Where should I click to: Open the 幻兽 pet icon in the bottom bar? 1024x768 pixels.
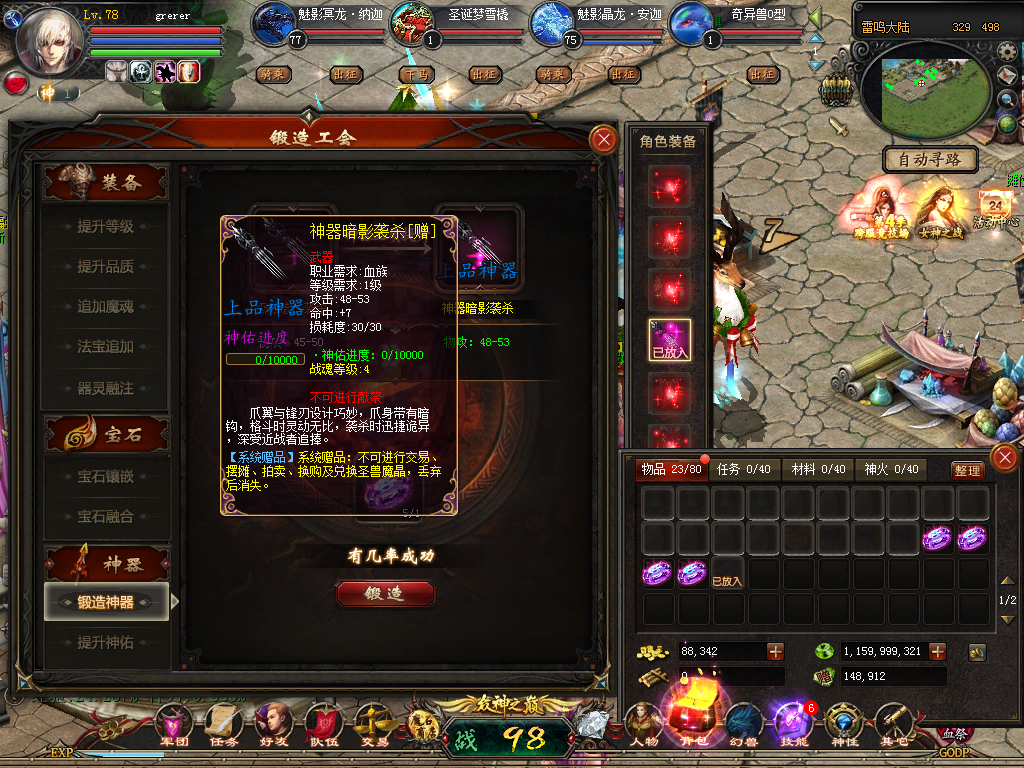[x=741, y=723]
